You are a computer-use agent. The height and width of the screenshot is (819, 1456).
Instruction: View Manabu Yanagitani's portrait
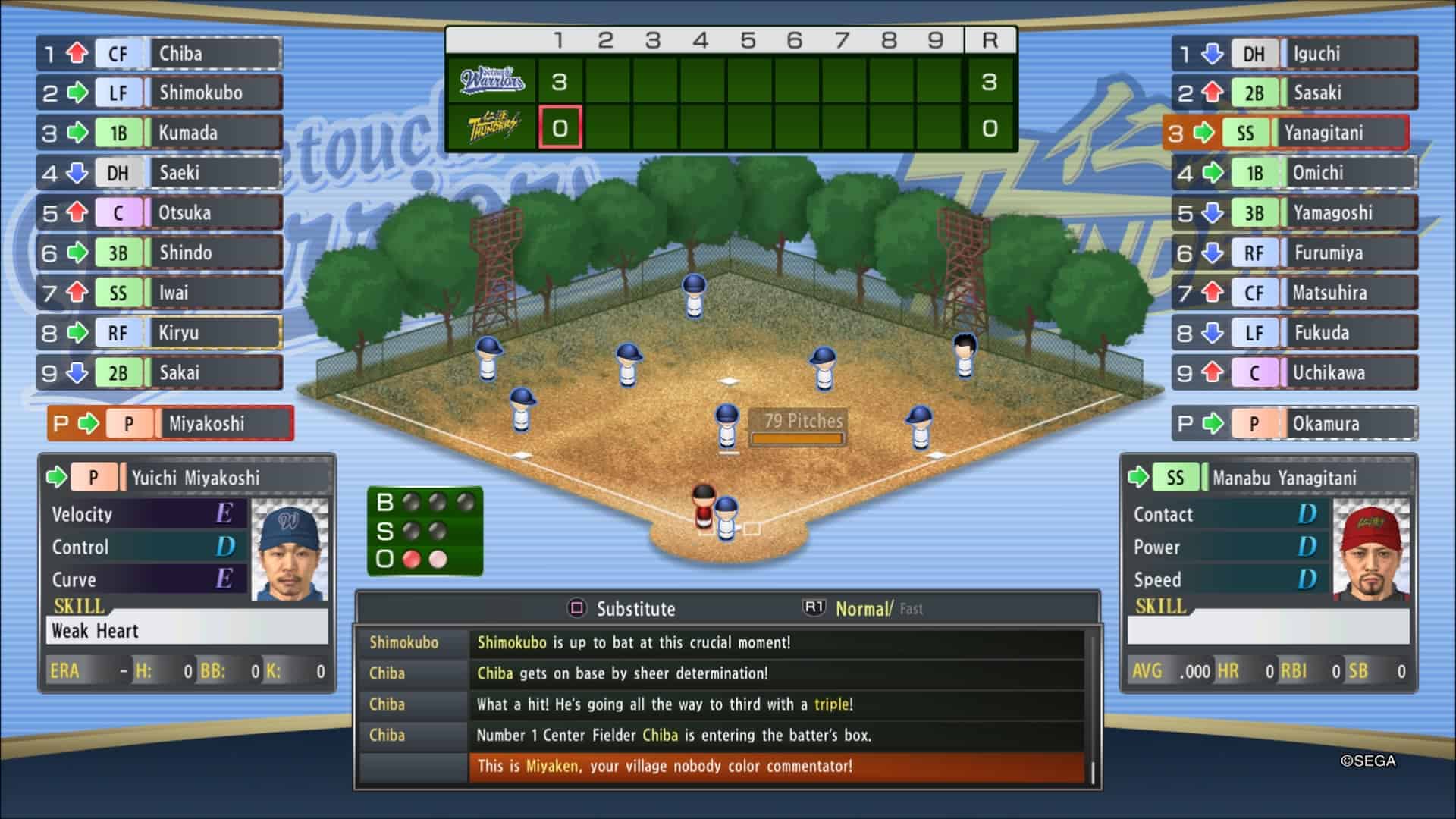1371,549
